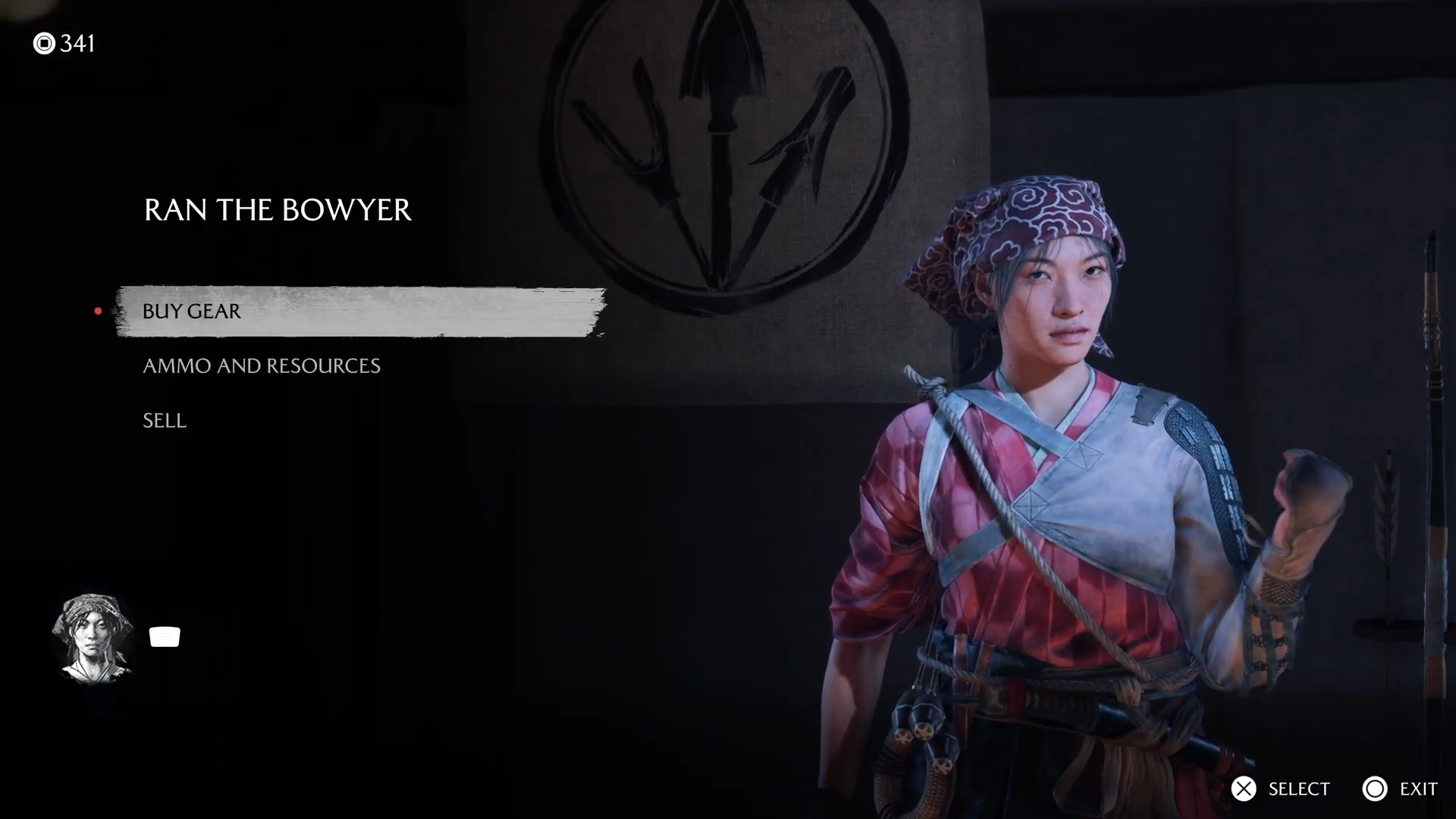The image size is (1456, 819).
Task: Open the Buy Gear menu
Action: coord(192,312)
